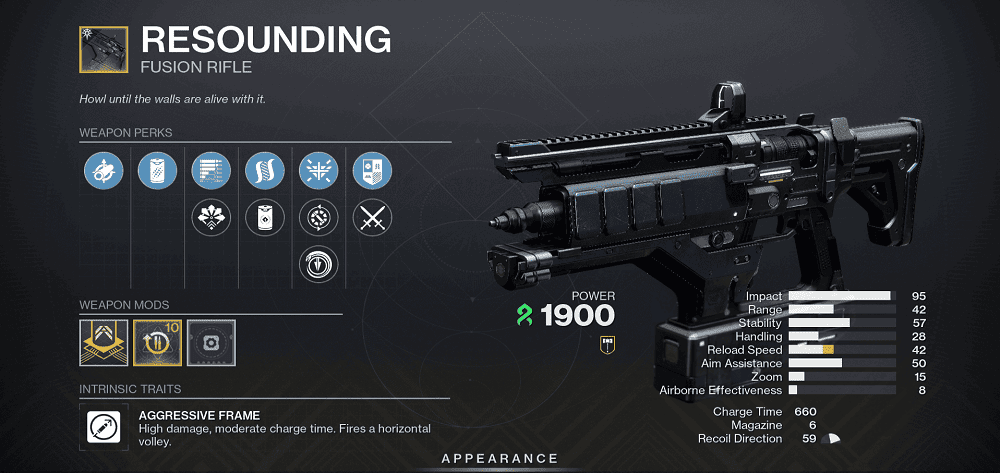Choose the blue stat-bars perk icon
Viewport: 1000px width, 473px height.
coord(211,171)
